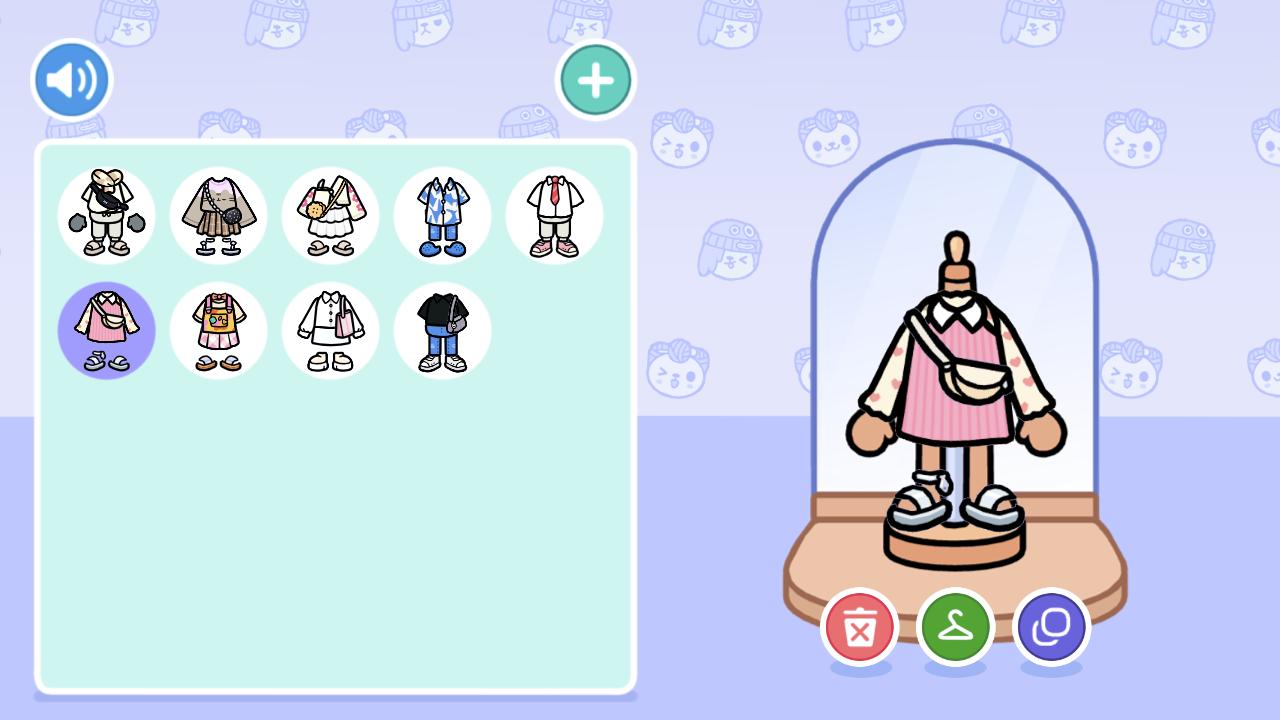Select the highlighted pink sweater outfit
This screenshot has width=1280, height=720.
pos(107,330)
